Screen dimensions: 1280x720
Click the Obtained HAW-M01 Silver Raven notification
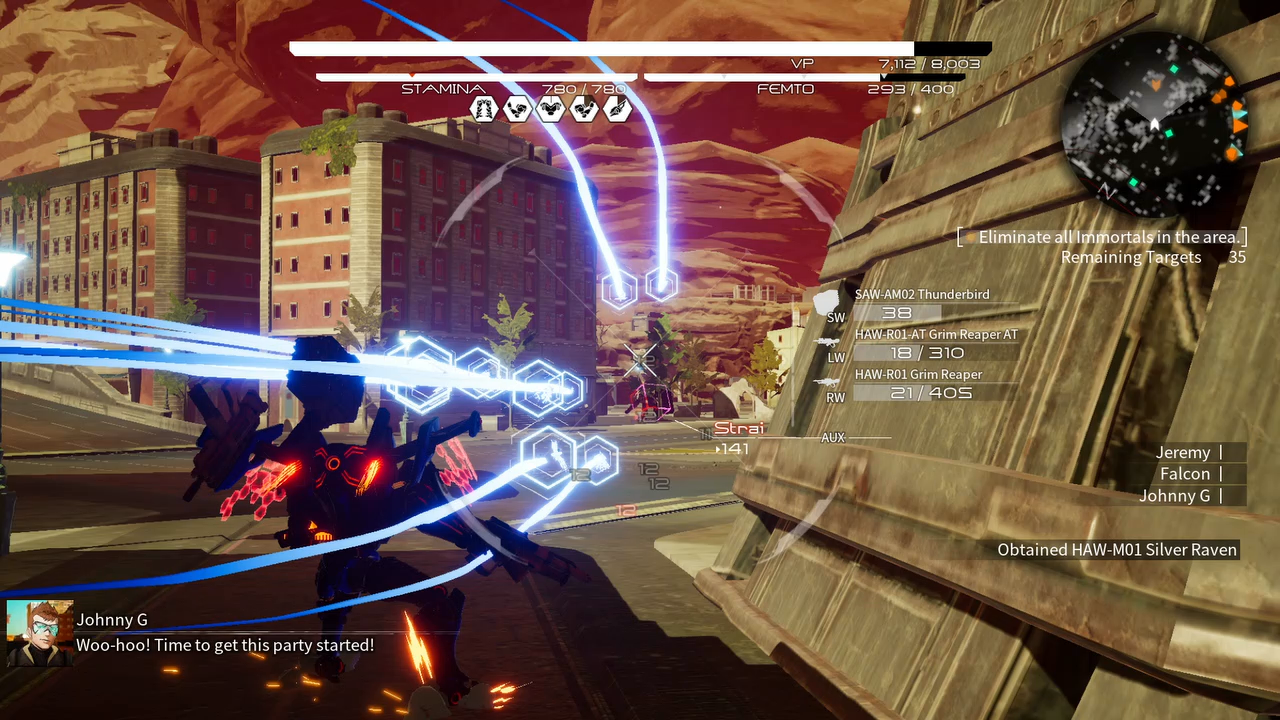pyautogui.click(x=1117, y=550)
